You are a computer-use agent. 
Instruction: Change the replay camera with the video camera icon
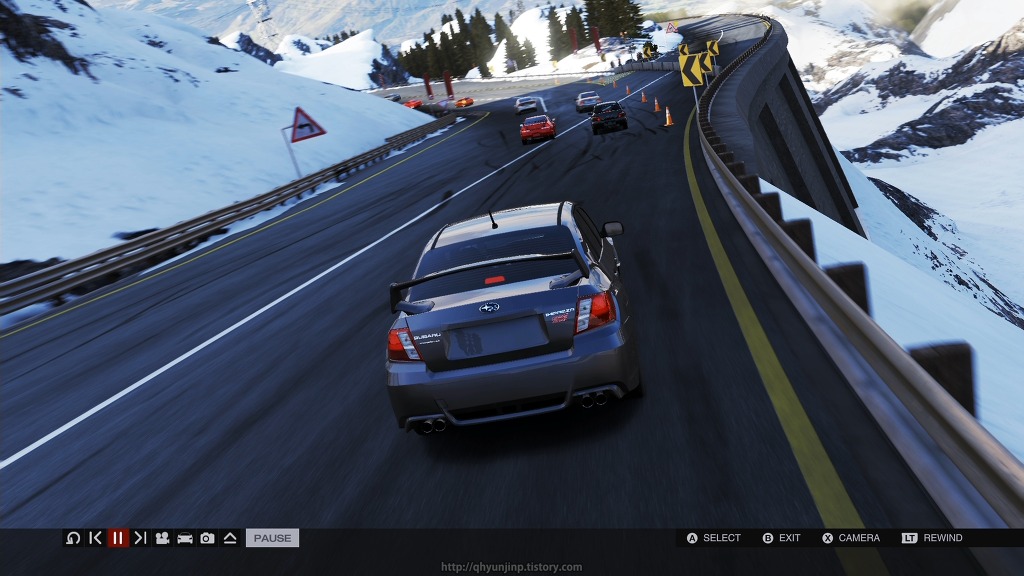point(162,538)
